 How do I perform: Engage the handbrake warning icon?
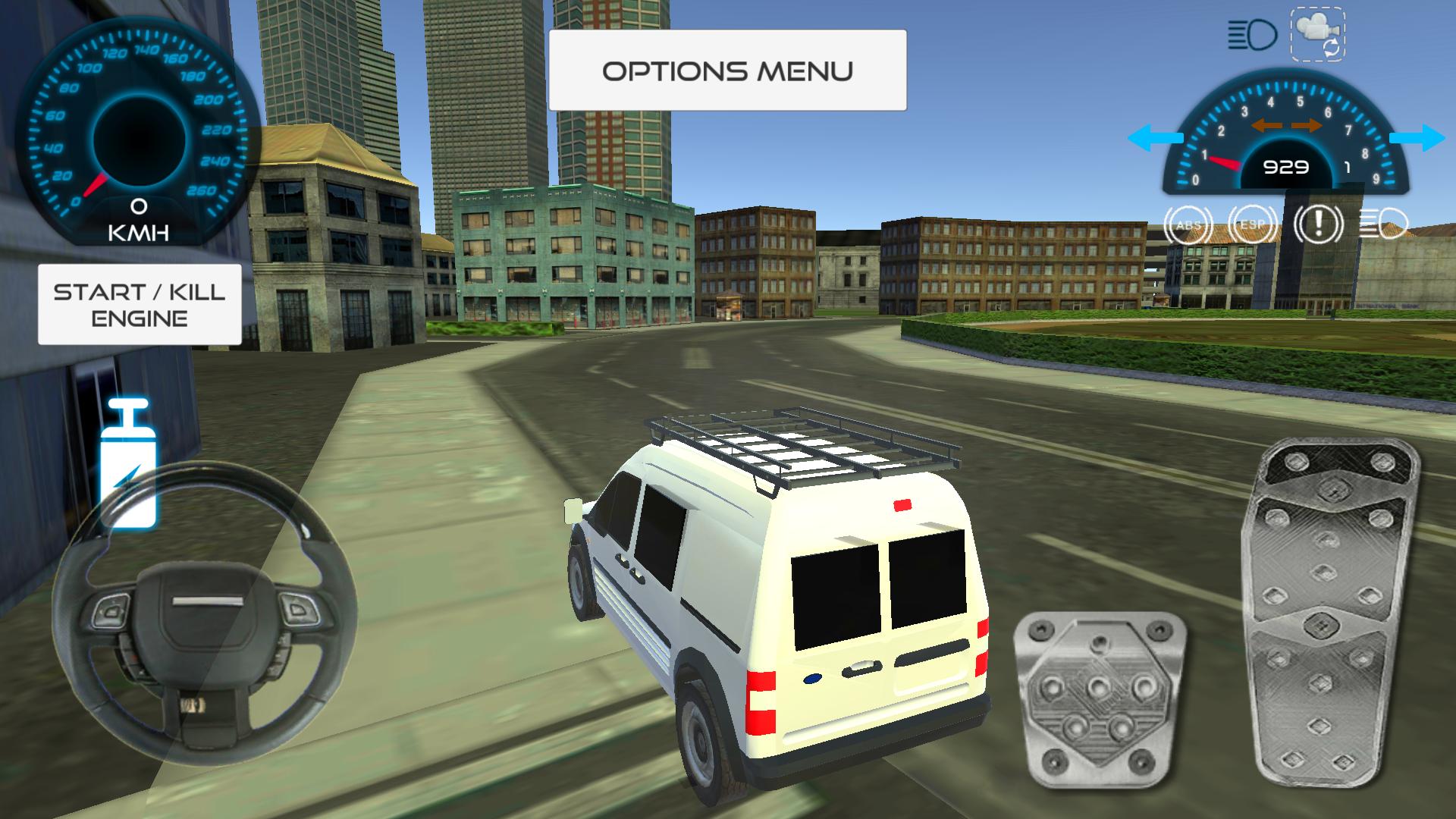[x=1317, y=223]
